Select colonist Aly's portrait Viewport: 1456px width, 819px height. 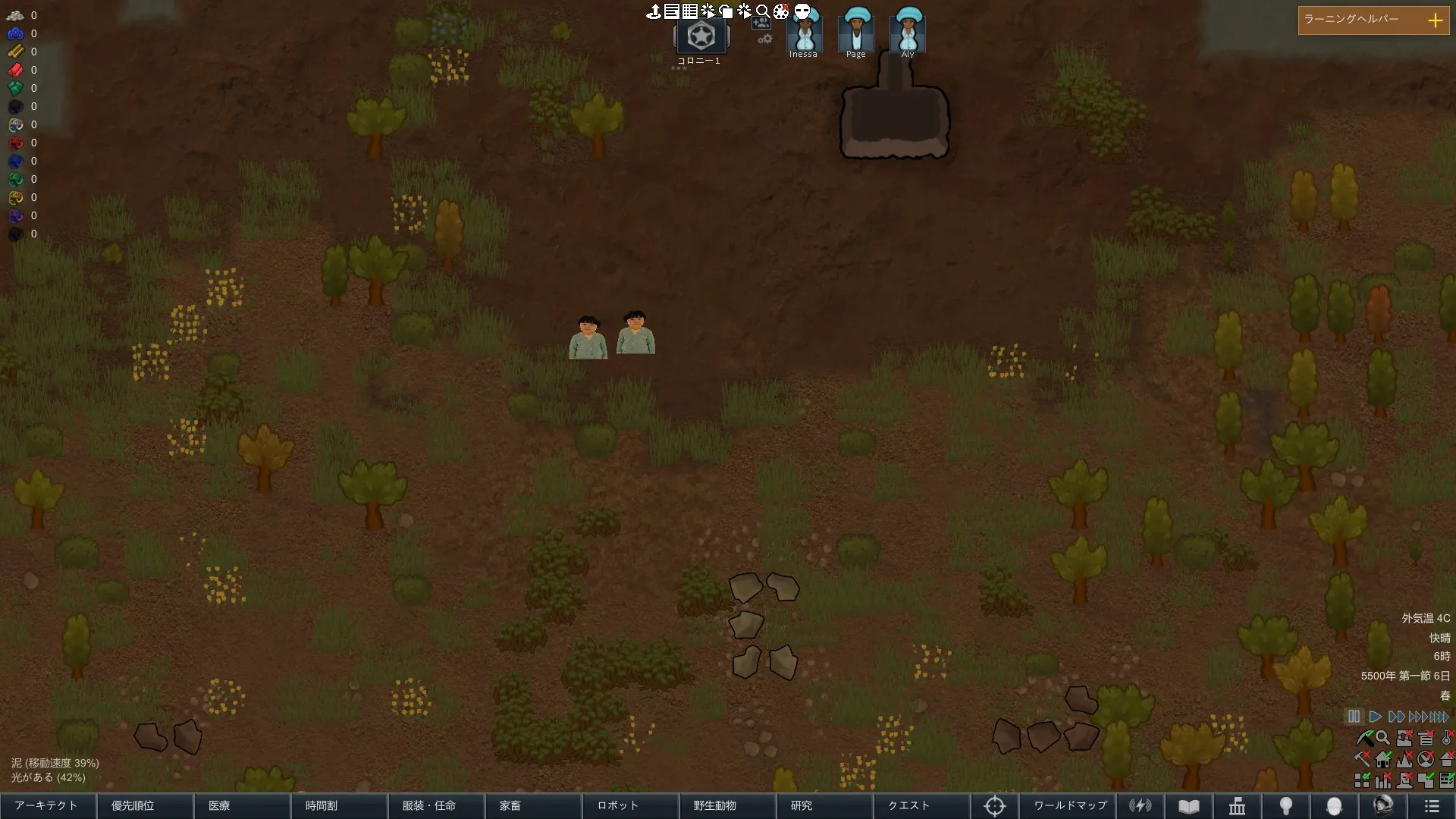(x=908, y=32)
